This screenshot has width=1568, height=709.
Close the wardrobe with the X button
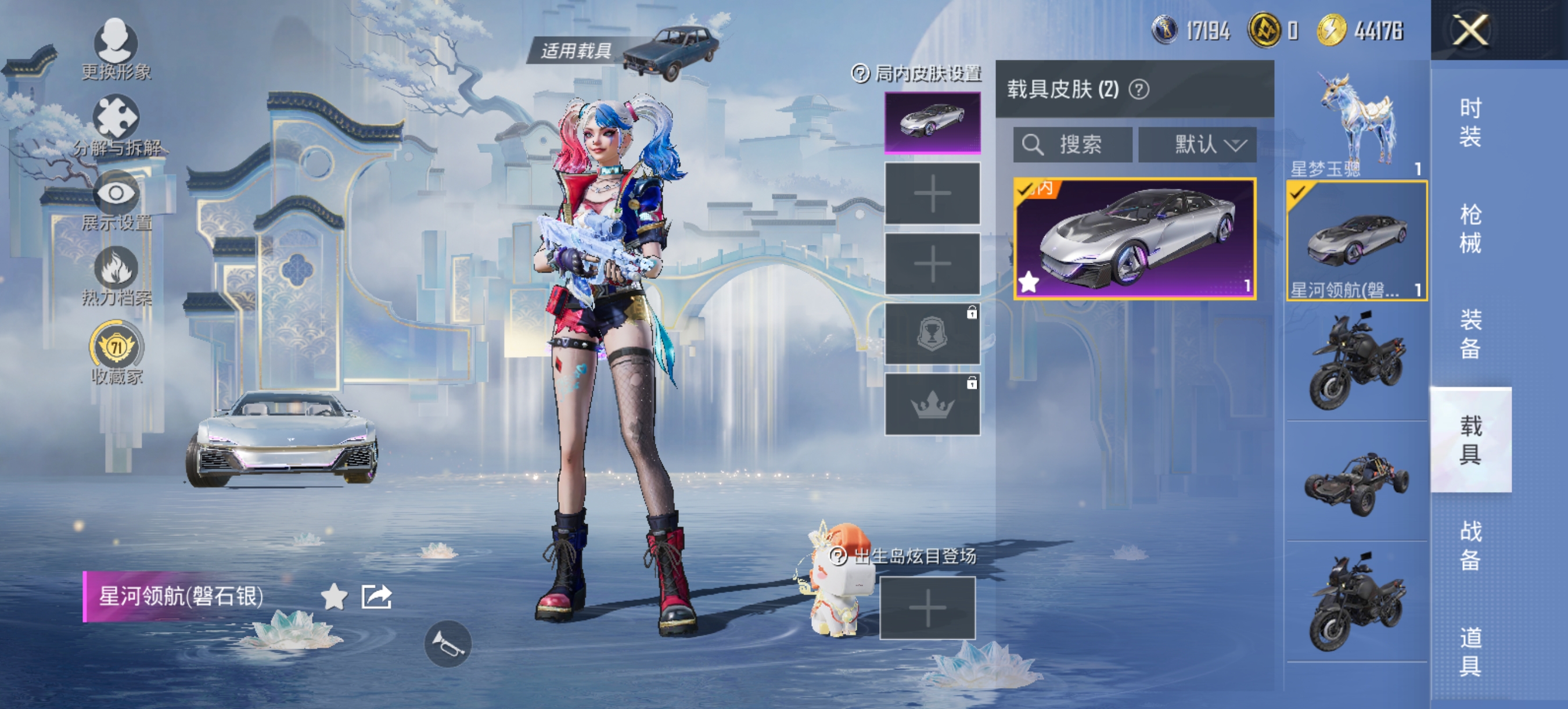1470,30
